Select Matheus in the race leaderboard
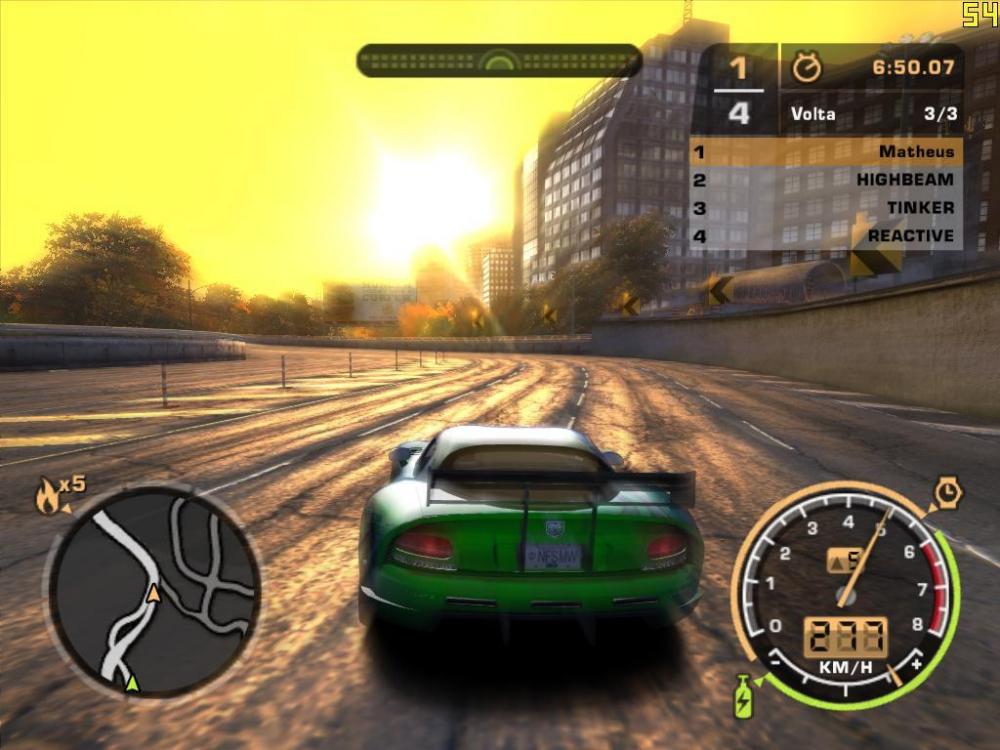 tap(826, 152)
